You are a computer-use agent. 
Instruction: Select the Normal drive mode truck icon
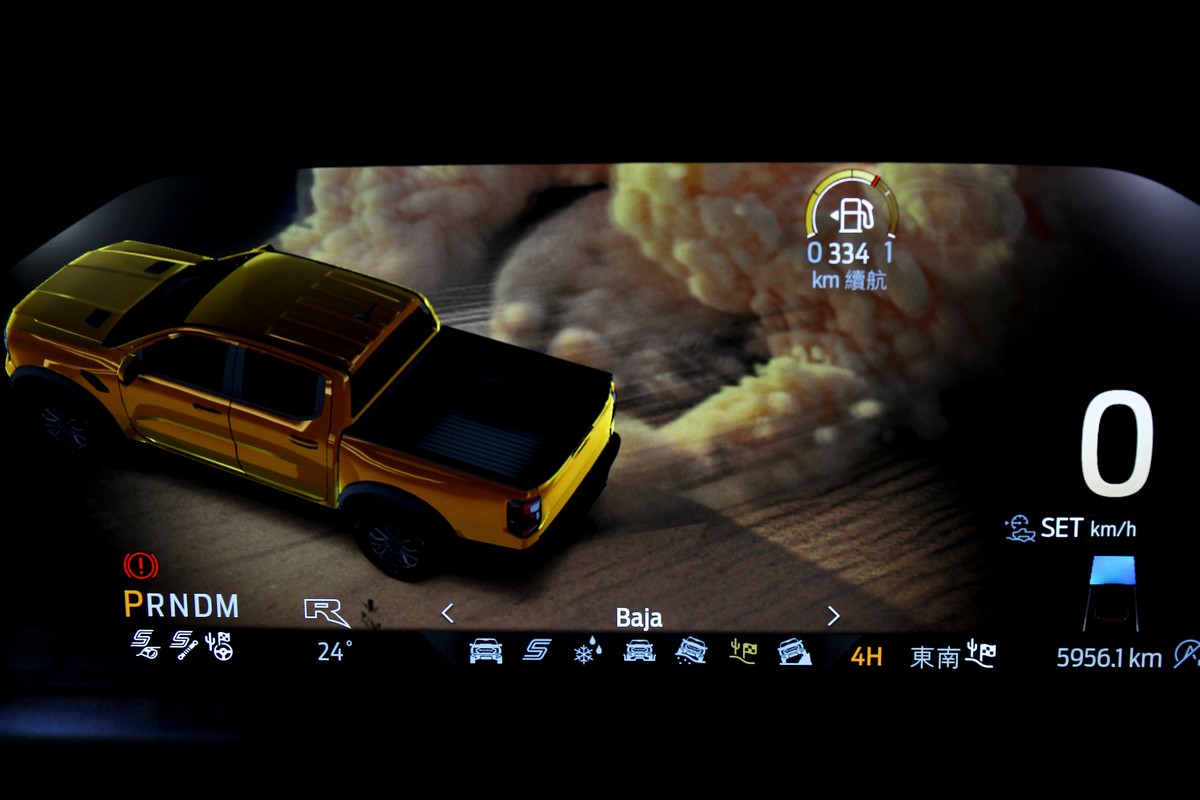click(486, 651)
